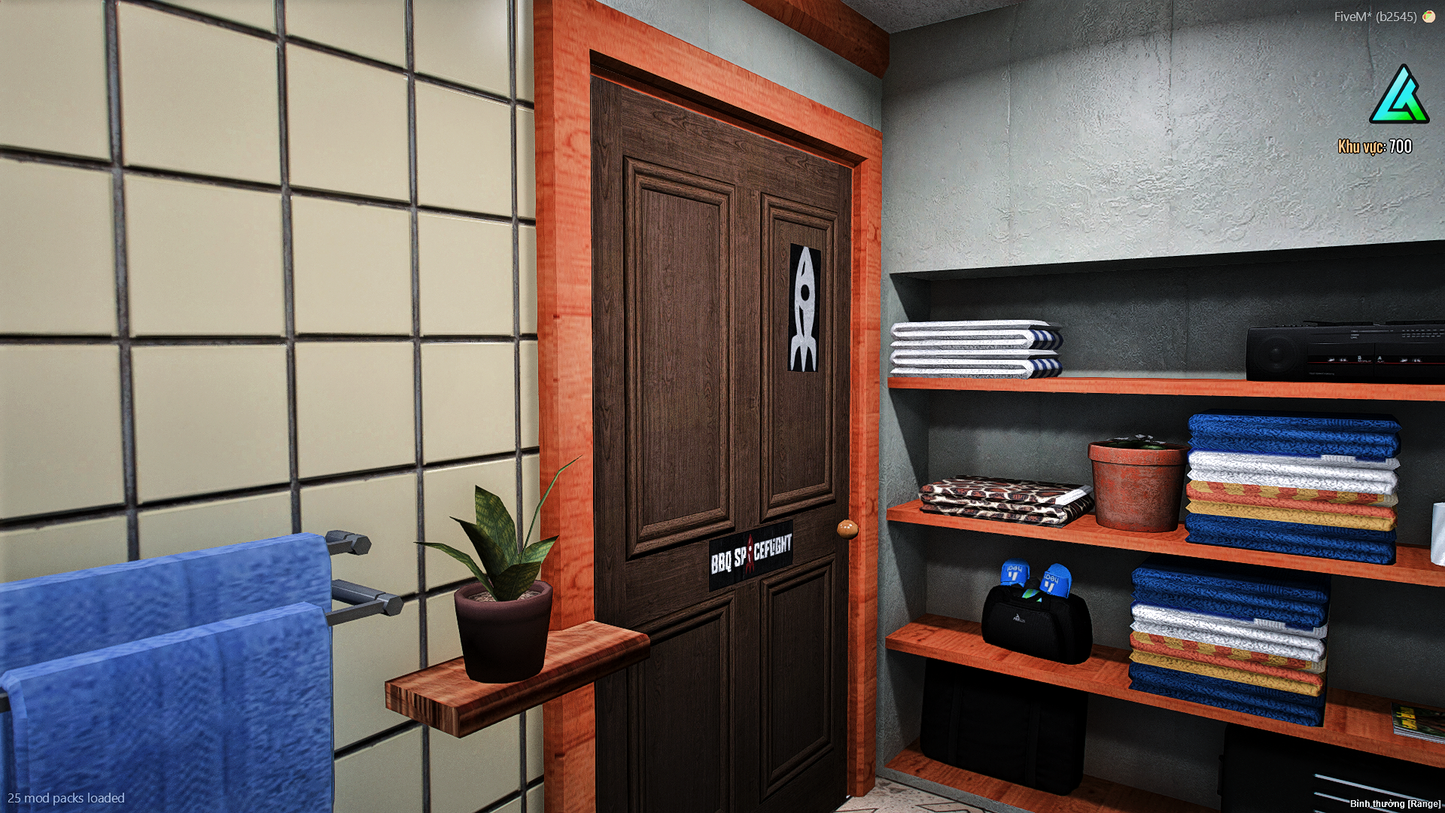Screen dimensions: 1445x813
Task: Toggle the Khu vực 700 zone indicator
Action: (1375, 146)
